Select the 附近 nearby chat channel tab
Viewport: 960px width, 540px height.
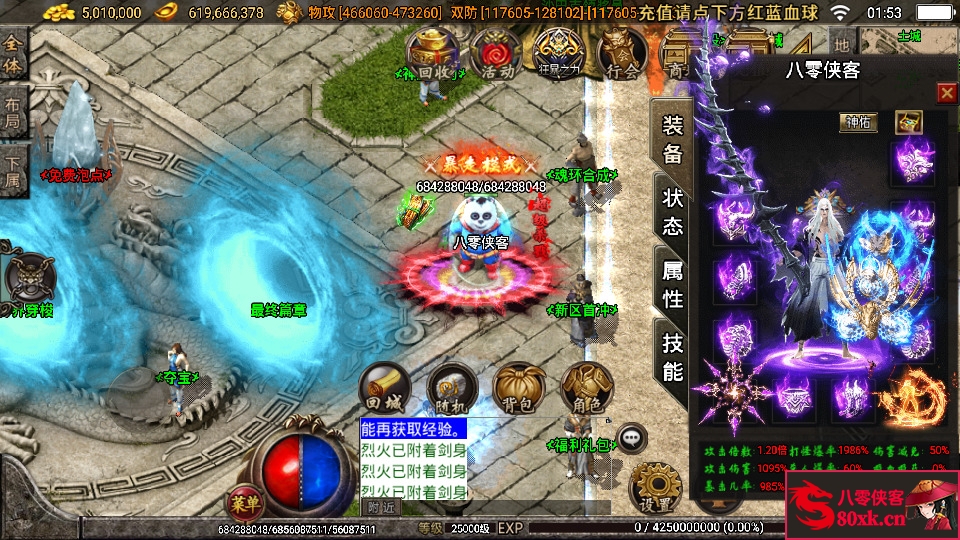(381, 507)
